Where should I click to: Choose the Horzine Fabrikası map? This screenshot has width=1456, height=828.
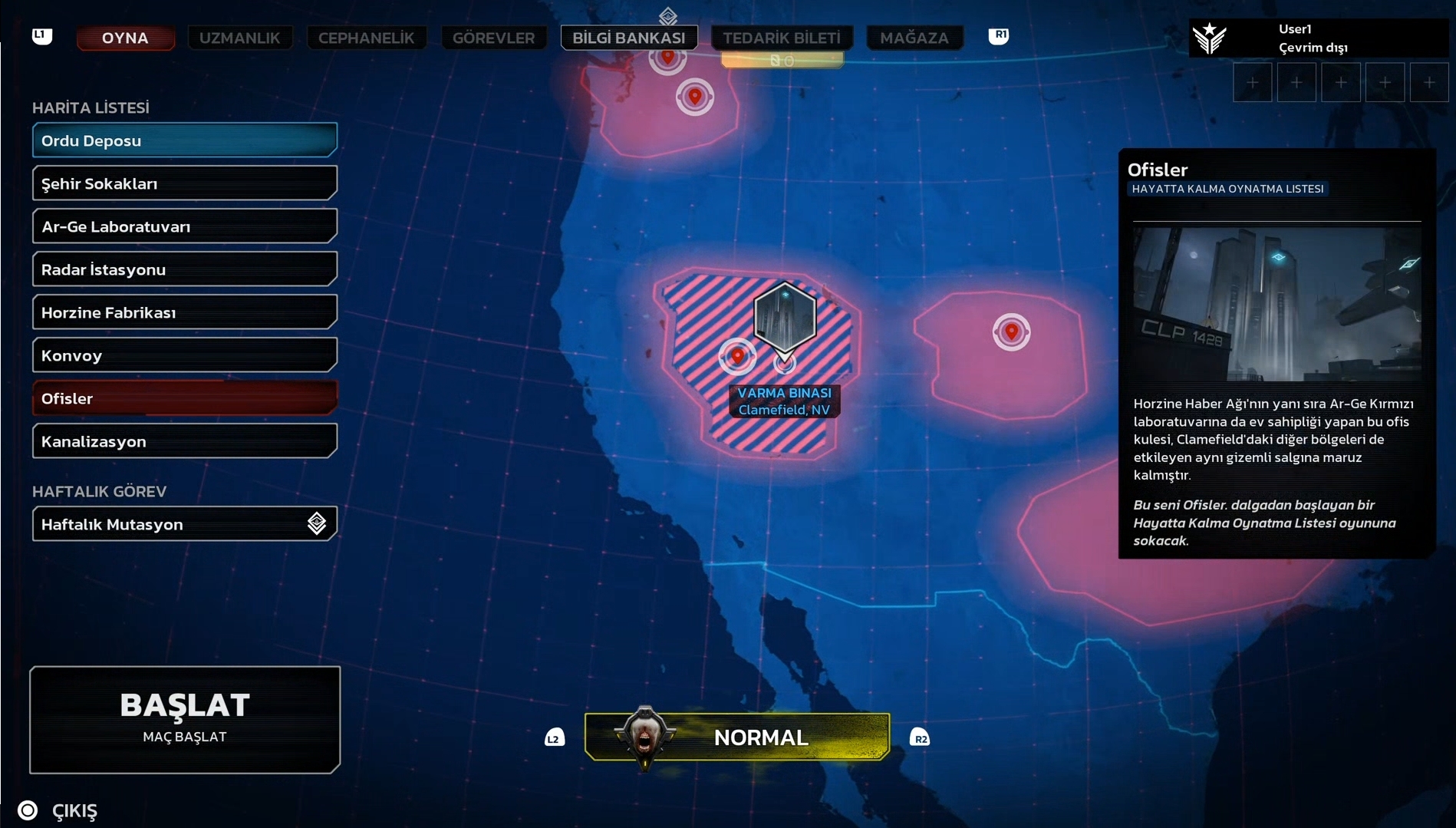pos(184,312)
